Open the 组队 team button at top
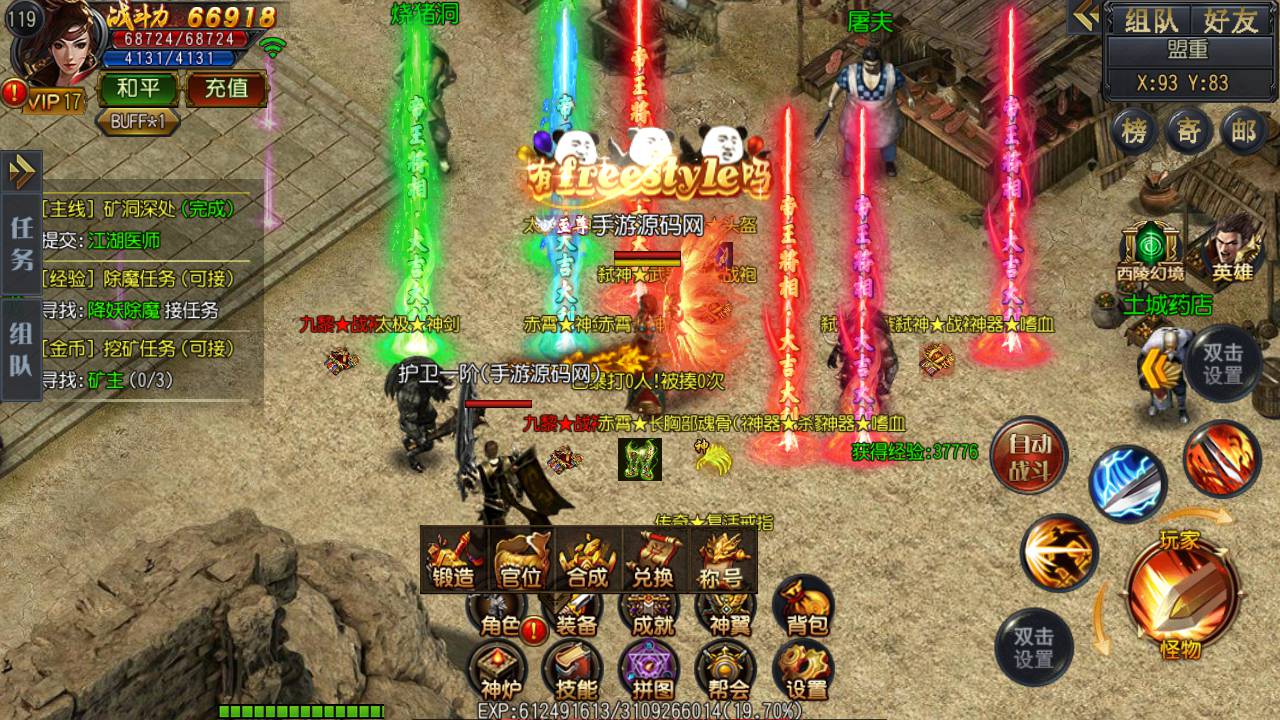 tap(1151, 20)
